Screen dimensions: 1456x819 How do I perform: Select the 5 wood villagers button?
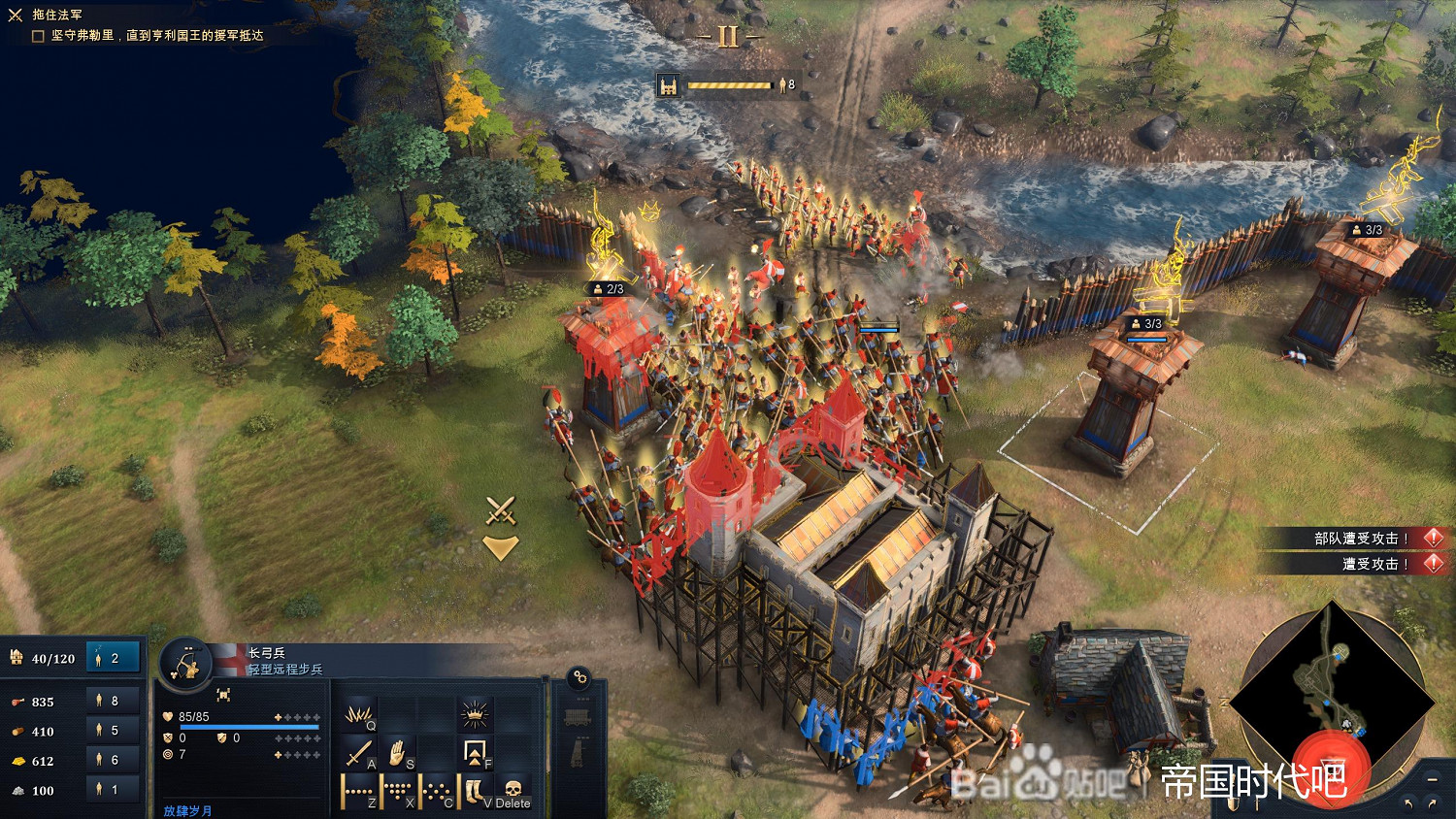pos(114,731)
